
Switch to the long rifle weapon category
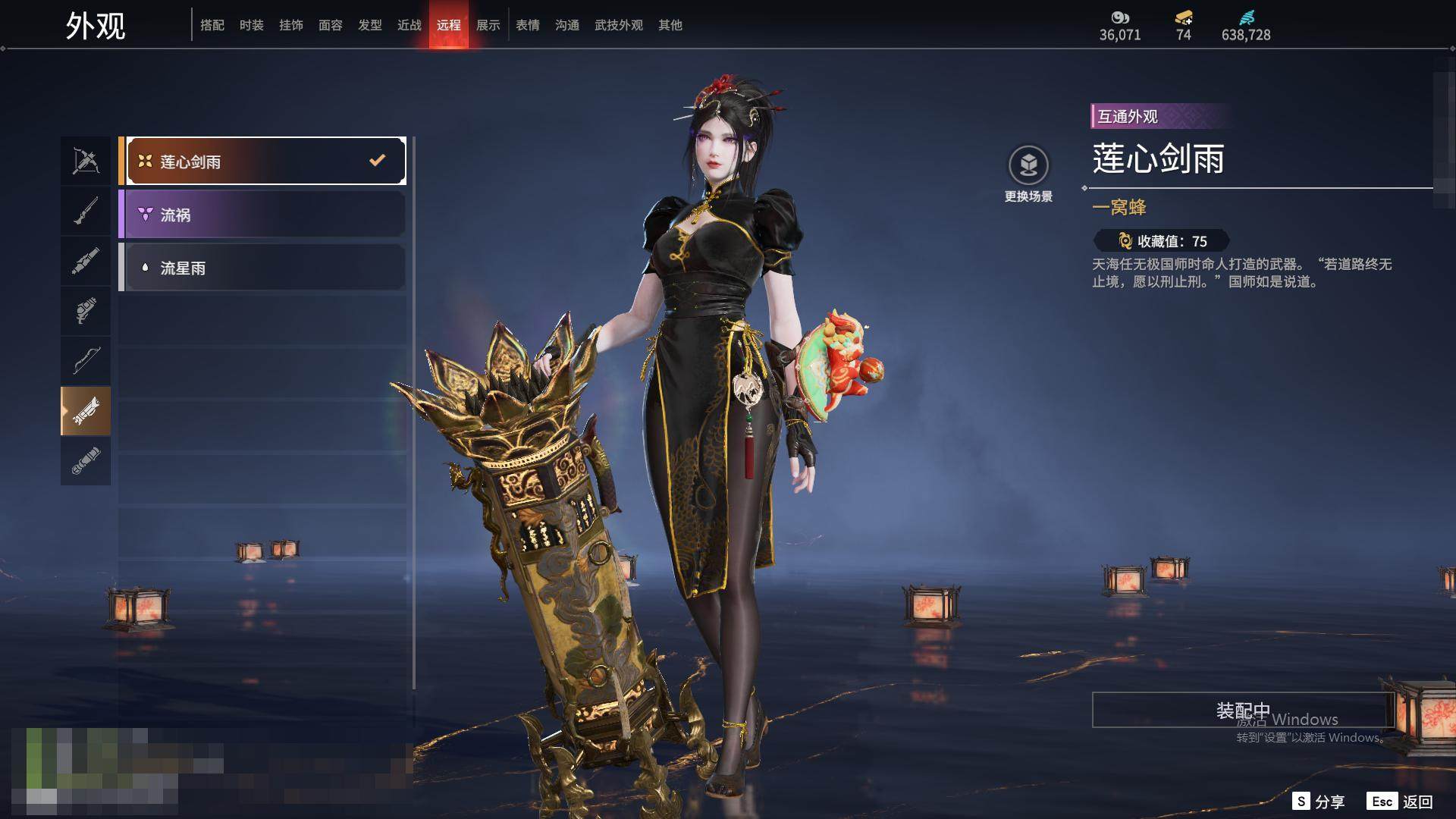tap(86, 211)
